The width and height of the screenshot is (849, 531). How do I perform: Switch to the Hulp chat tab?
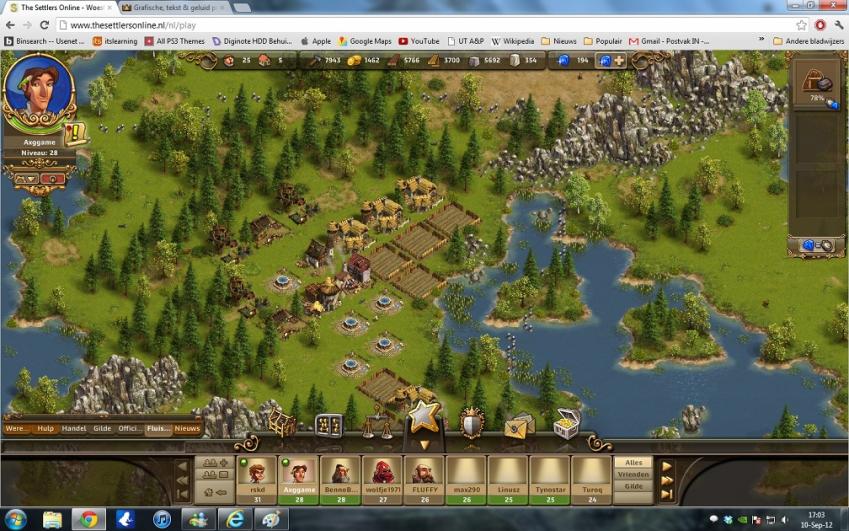coord(45,428)
